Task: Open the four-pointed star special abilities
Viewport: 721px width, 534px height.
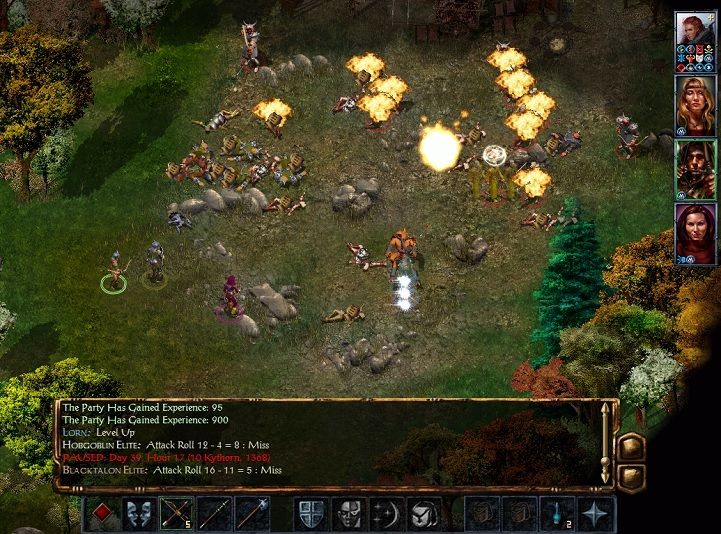Action: pyautogui.click(x=595, y=514)
